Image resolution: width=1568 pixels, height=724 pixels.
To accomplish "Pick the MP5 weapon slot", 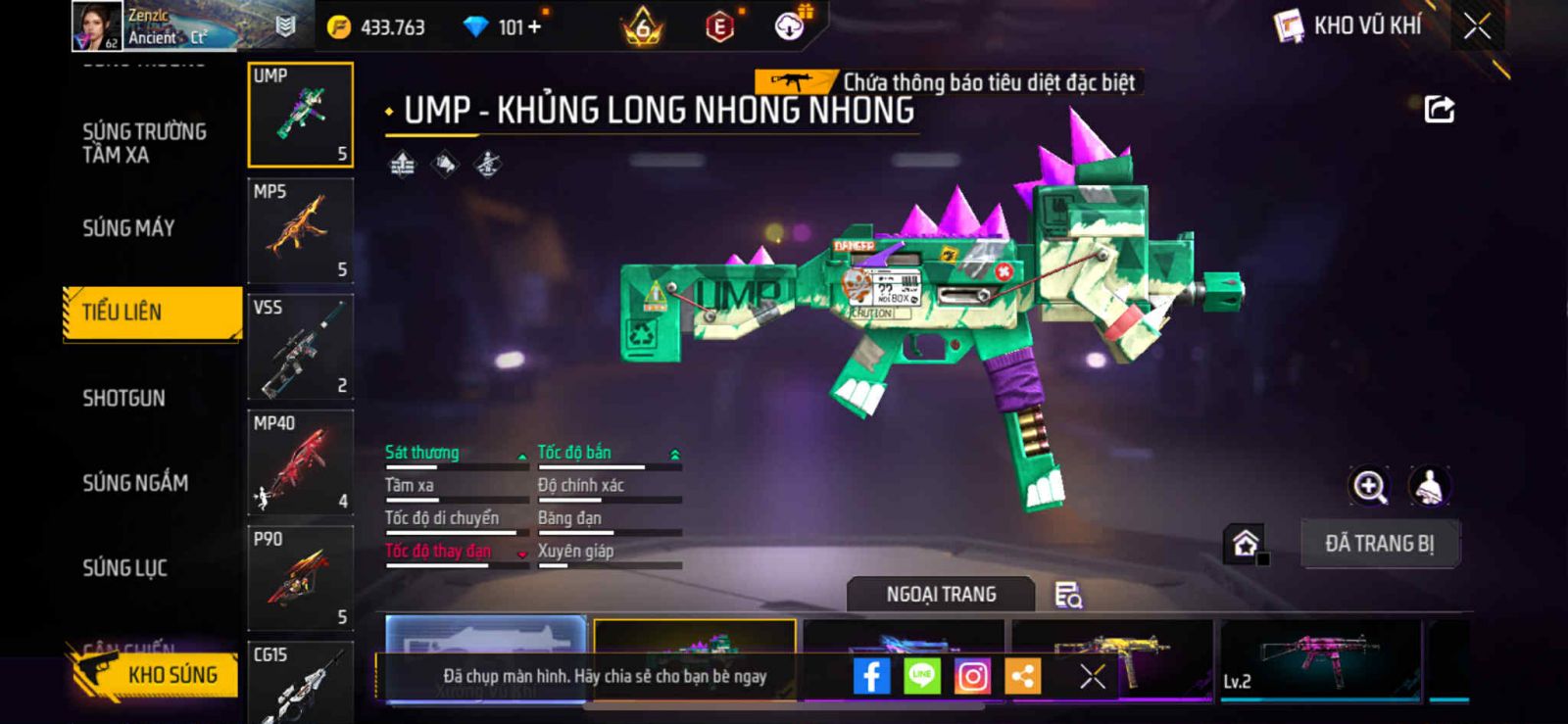I will 300,230.
